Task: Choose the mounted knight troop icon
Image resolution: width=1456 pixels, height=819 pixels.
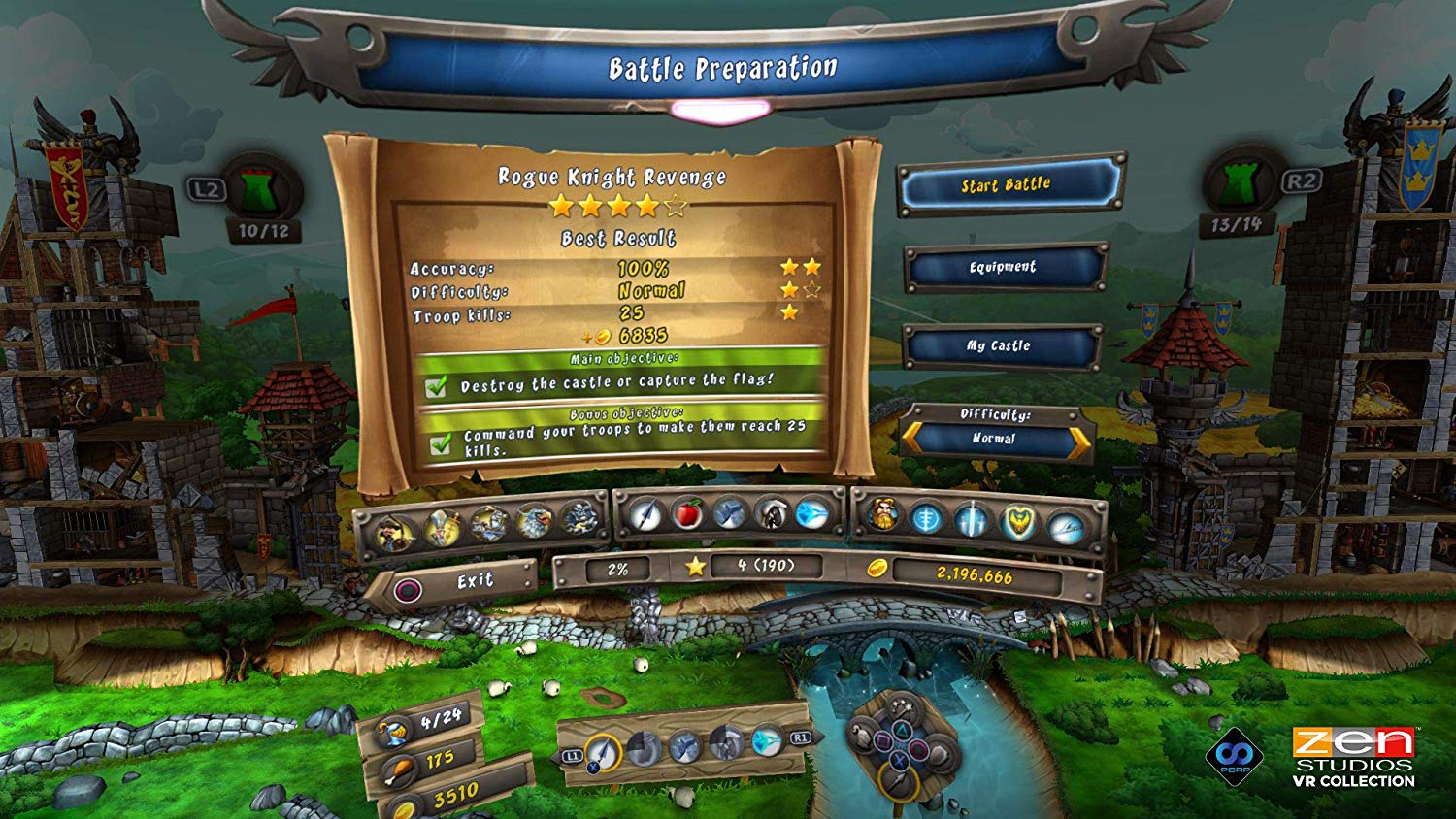Action: point(488,525)
